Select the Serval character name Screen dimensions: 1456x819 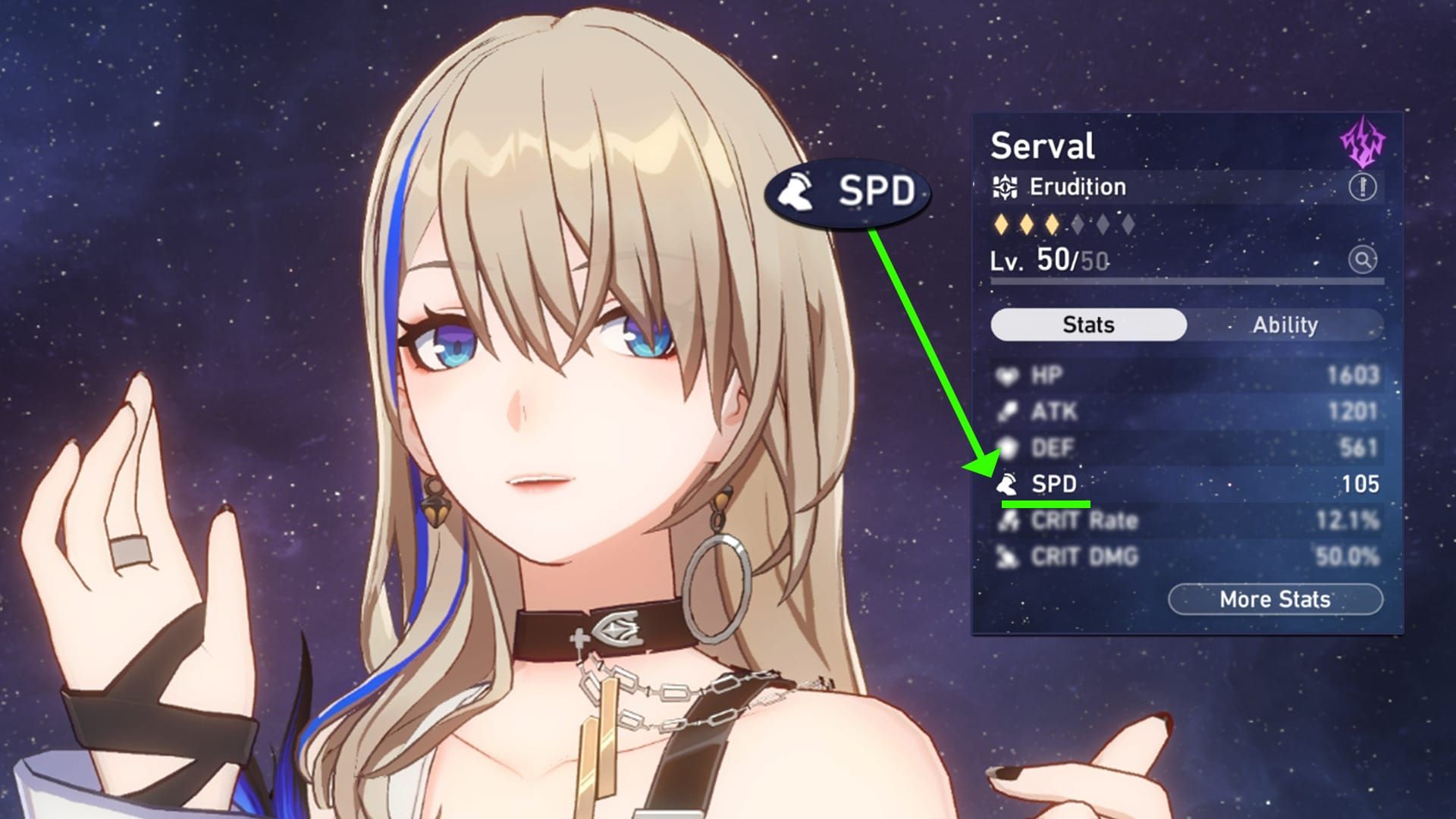(x=1044, y=144)
